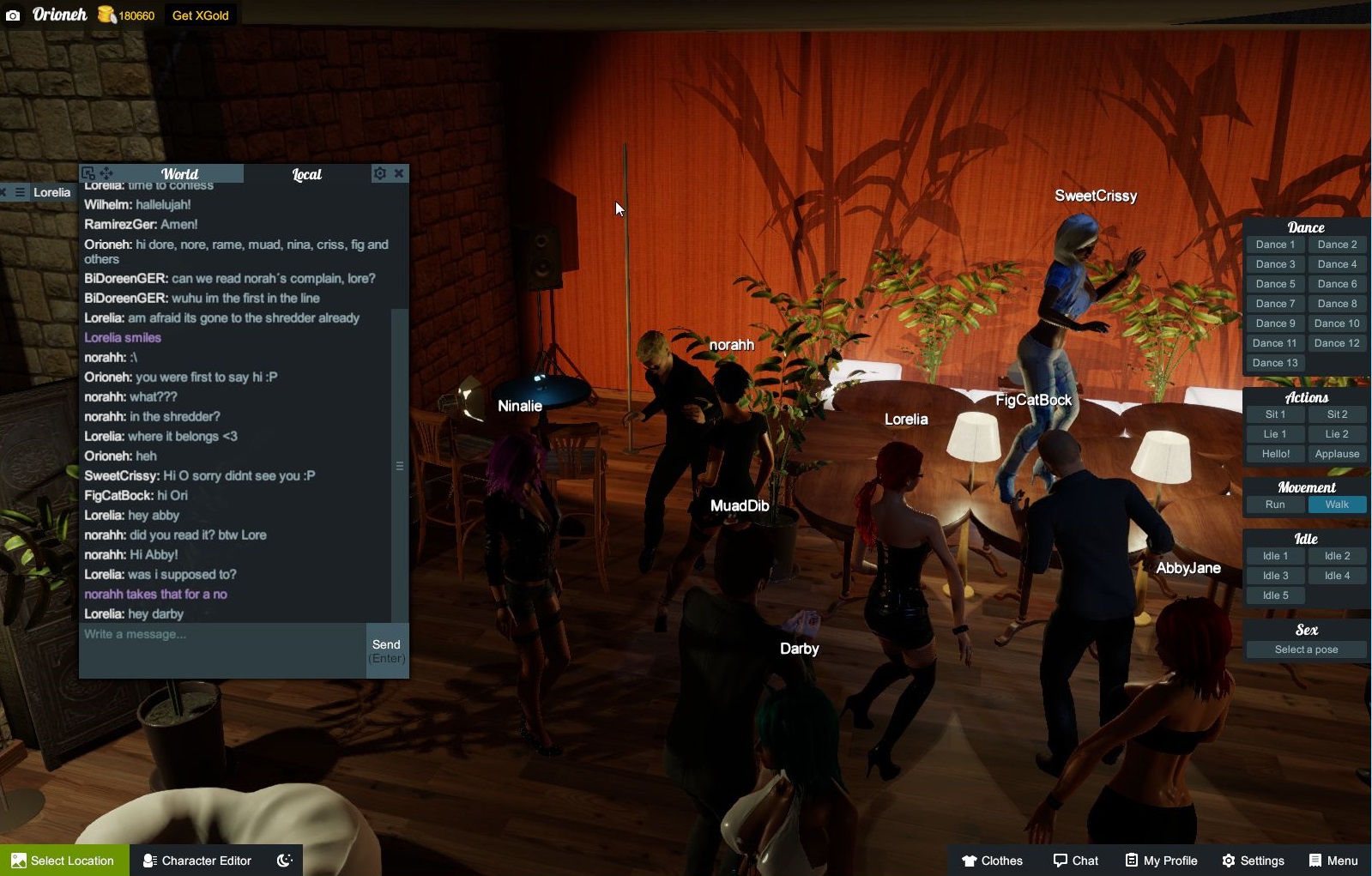The width and height of the screenshot is (1372, 876).
Task: Take a screenshot using the camera icon
Action: pos(11,14)
